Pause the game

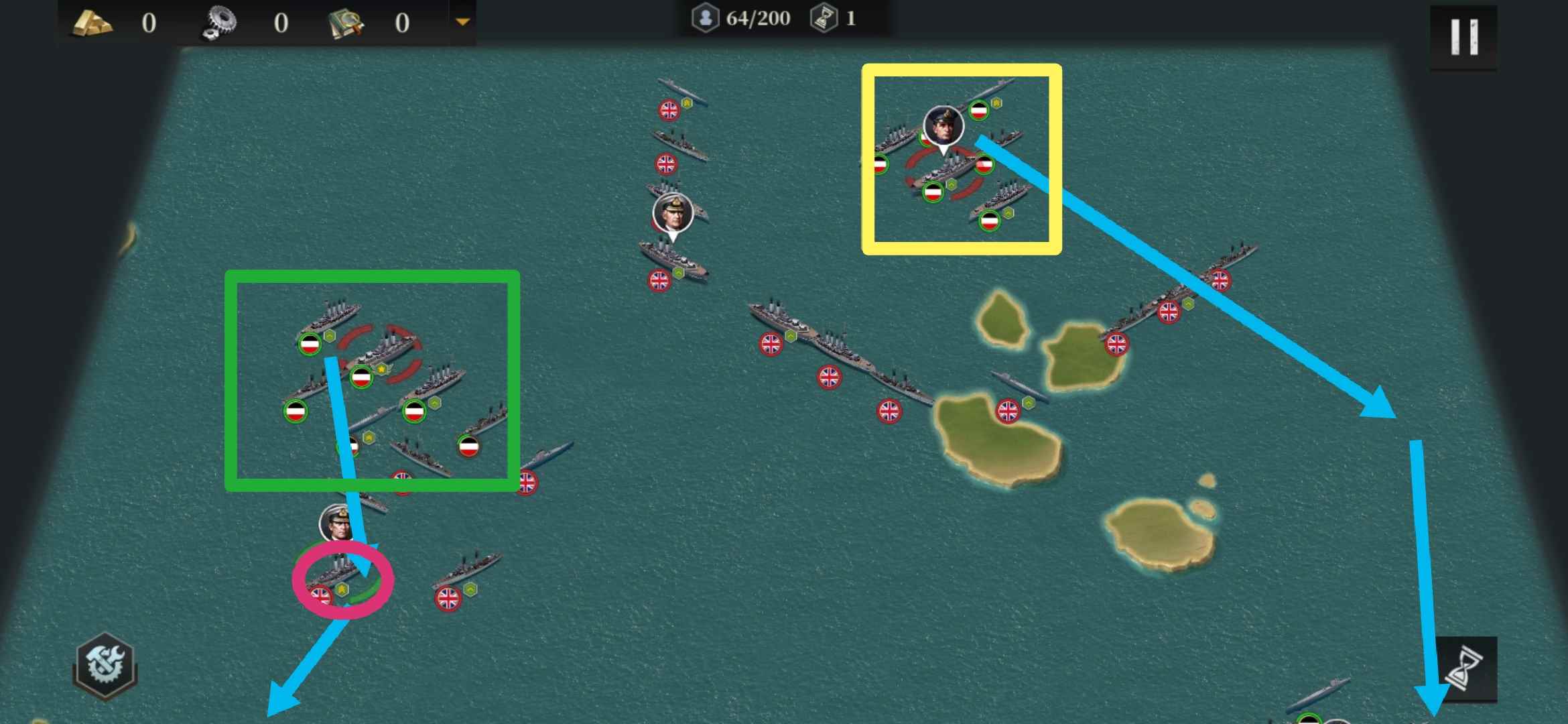(x=1463, y=37)
